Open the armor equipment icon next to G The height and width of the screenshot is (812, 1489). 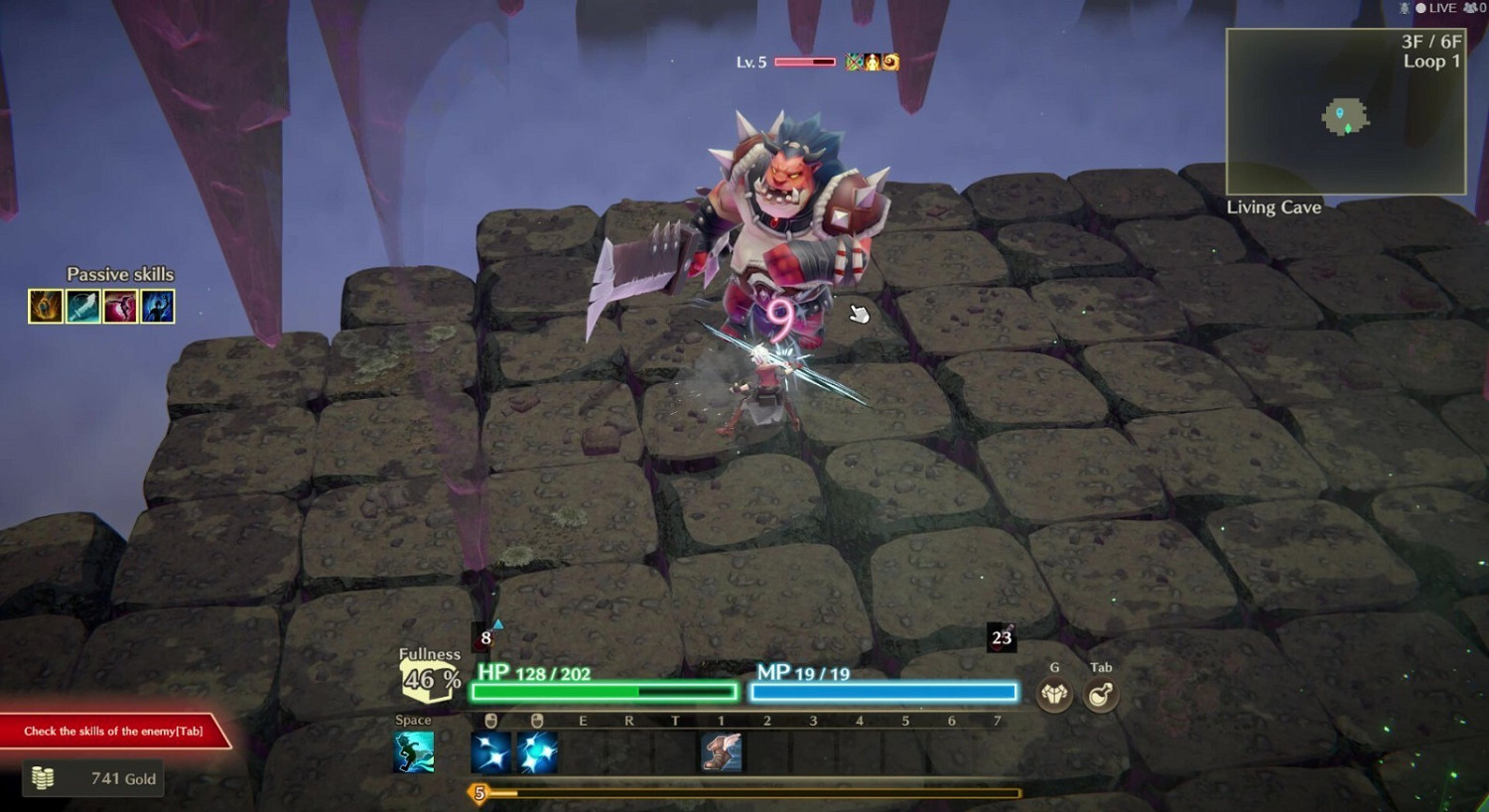[1054, 695]
